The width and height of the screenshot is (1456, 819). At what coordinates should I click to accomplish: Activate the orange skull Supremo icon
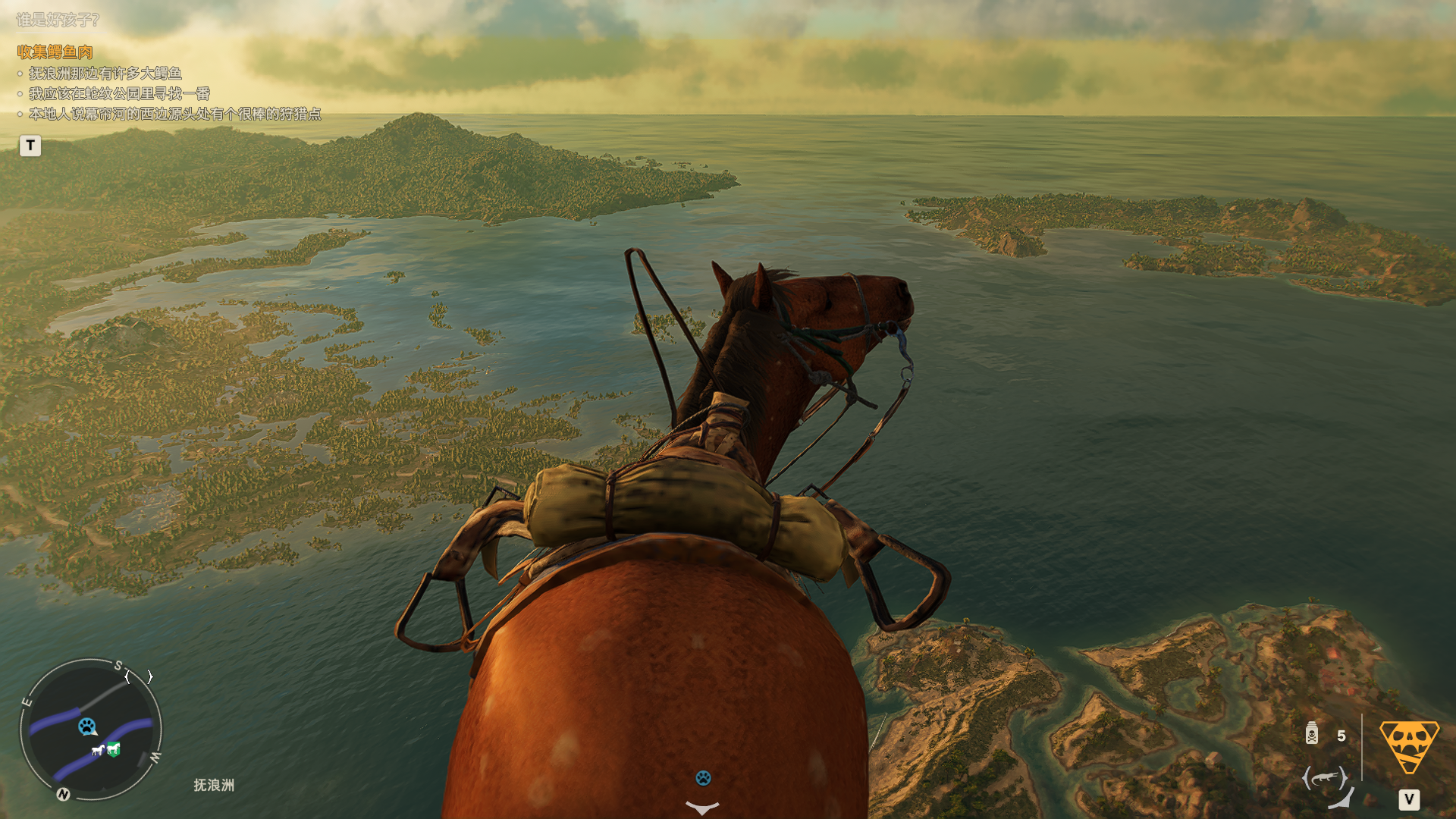pyautogui.click(x=1408, y=745)
